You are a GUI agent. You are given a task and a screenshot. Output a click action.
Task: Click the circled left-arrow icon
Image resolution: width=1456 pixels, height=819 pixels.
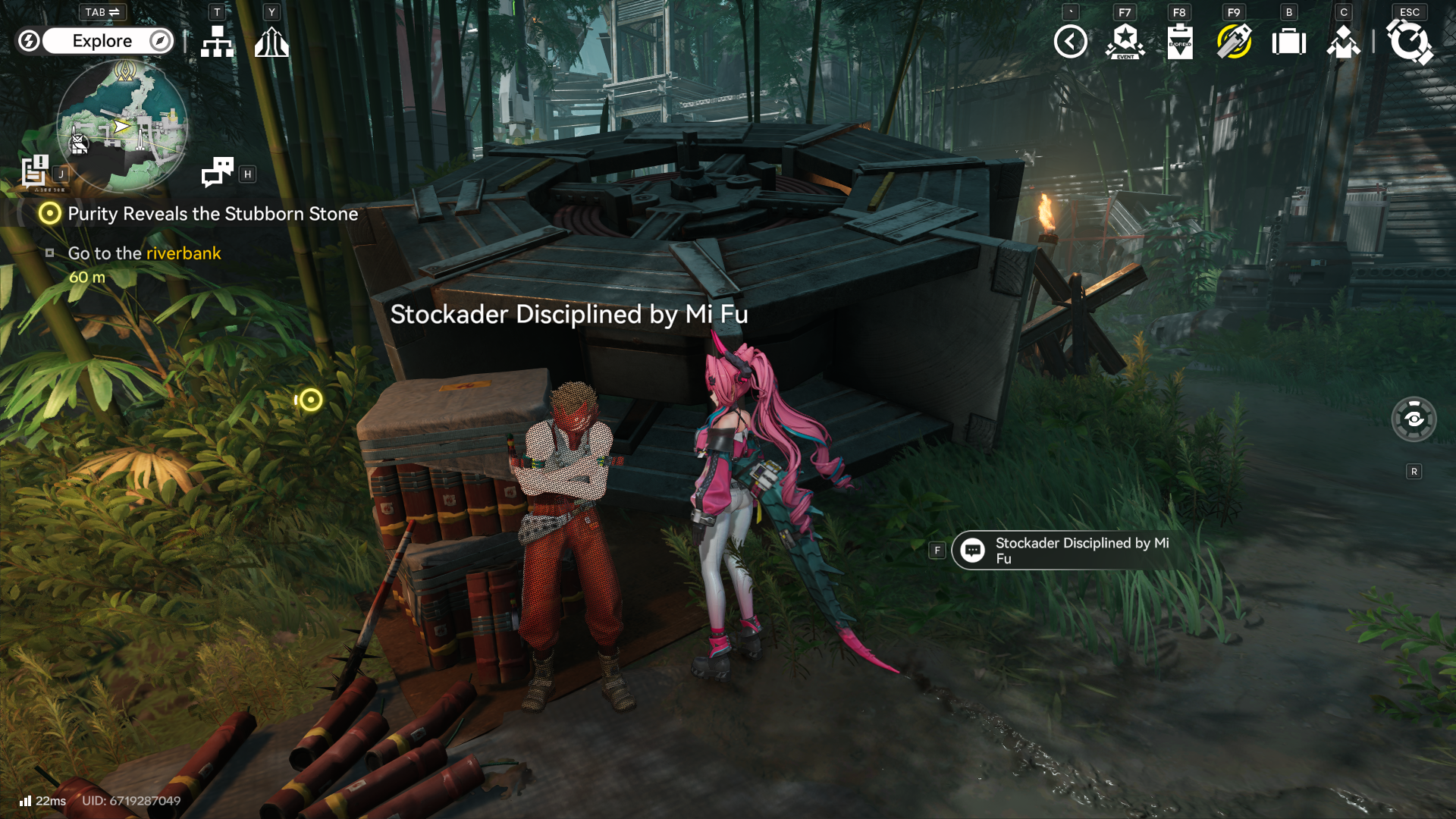pyautogui.click(x=1070, y=42)
